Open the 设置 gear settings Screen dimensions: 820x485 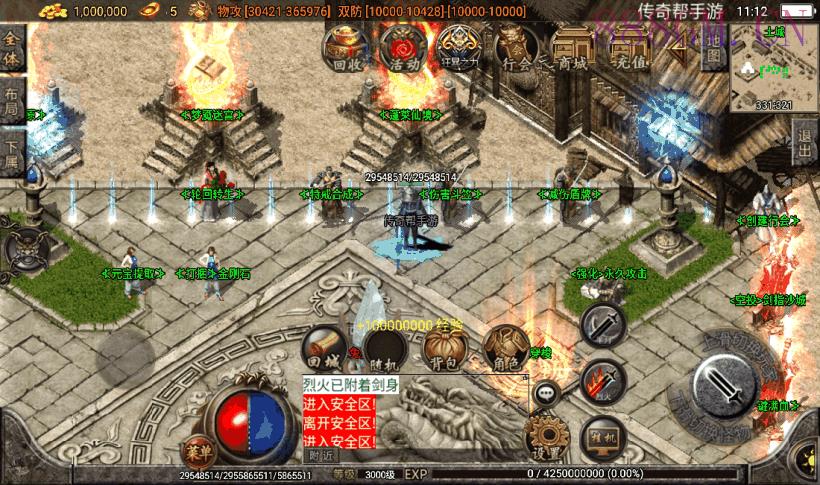546,438
